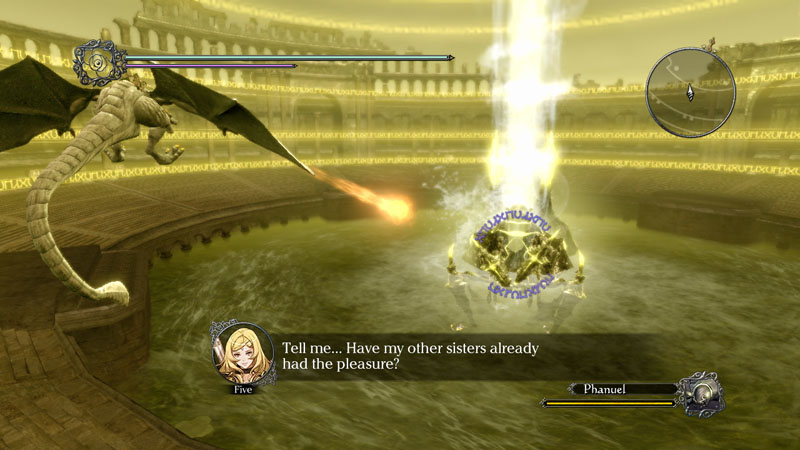Image resolution: width=800 pixels, height=450 pixels.
Task: Click the player emblem beside the health bar
Action: [x=100, y=62]
